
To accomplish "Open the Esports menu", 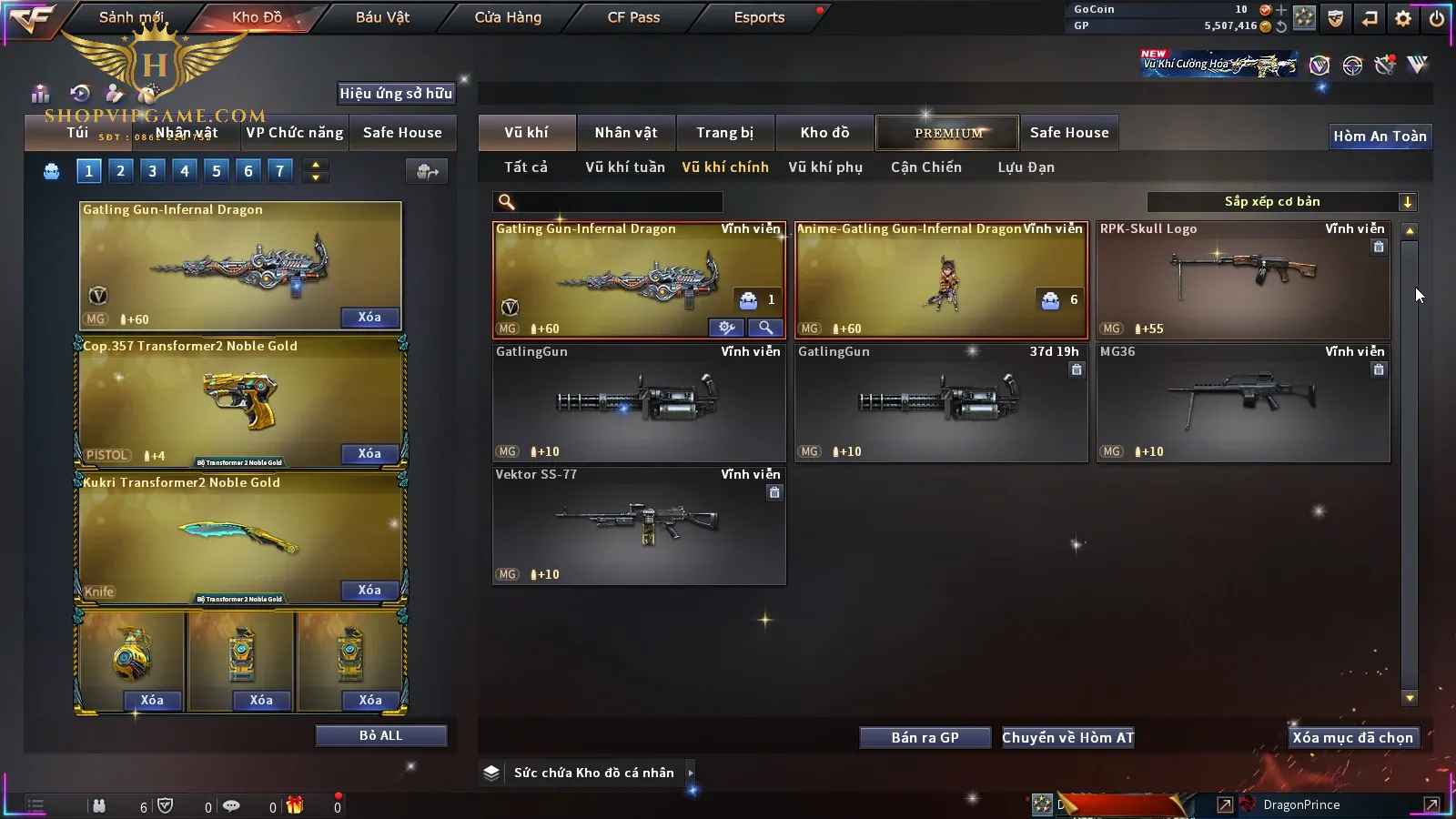I will 759,17.
